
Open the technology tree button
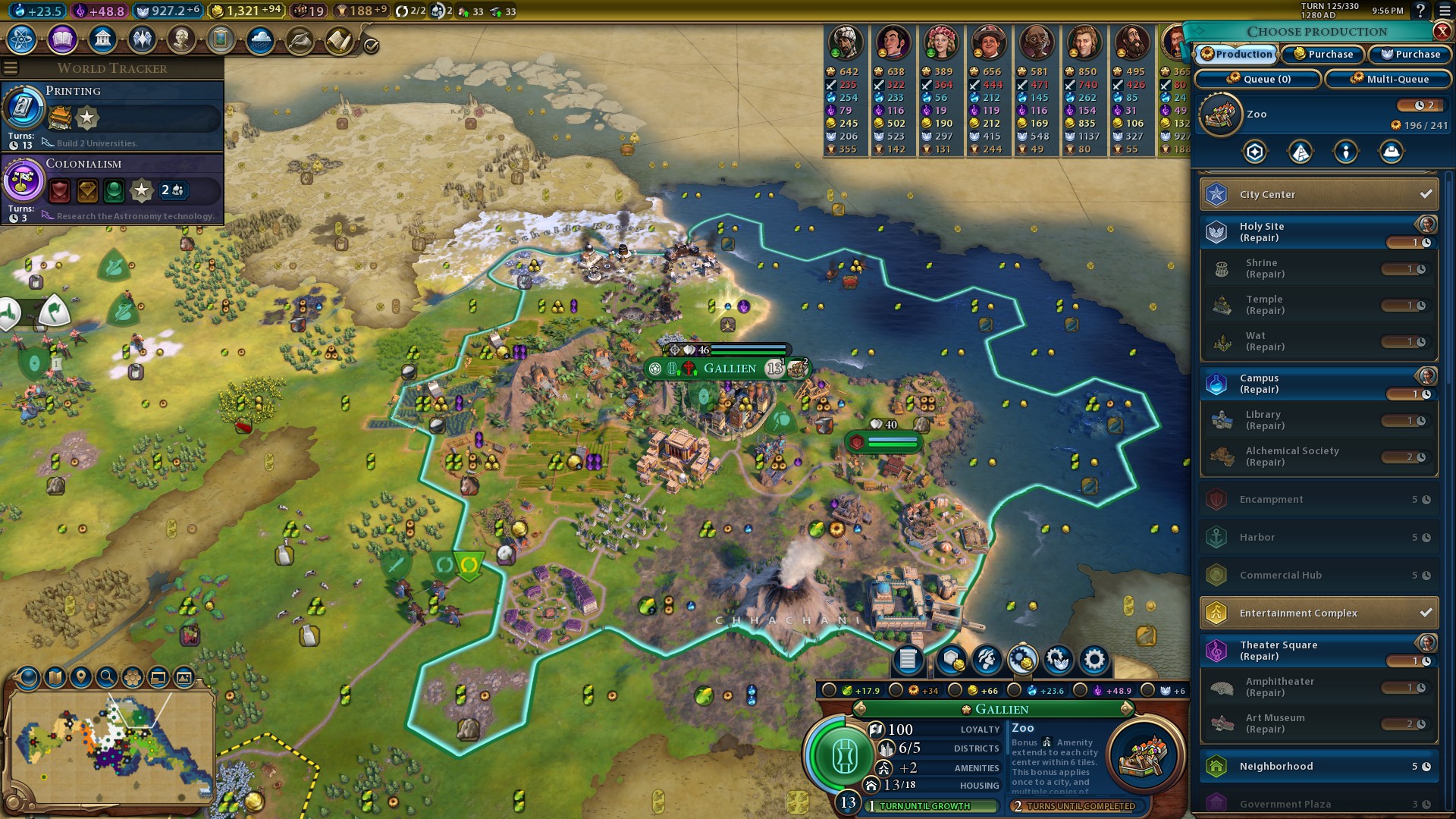[x=22, y=39]
